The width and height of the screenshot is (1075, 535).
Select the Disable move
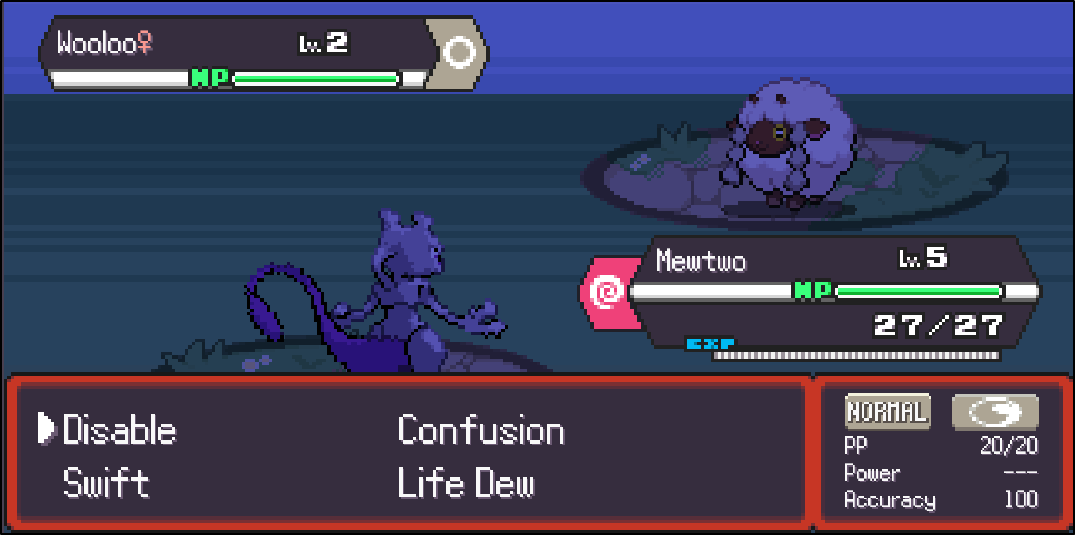click(x=119, y=431)
